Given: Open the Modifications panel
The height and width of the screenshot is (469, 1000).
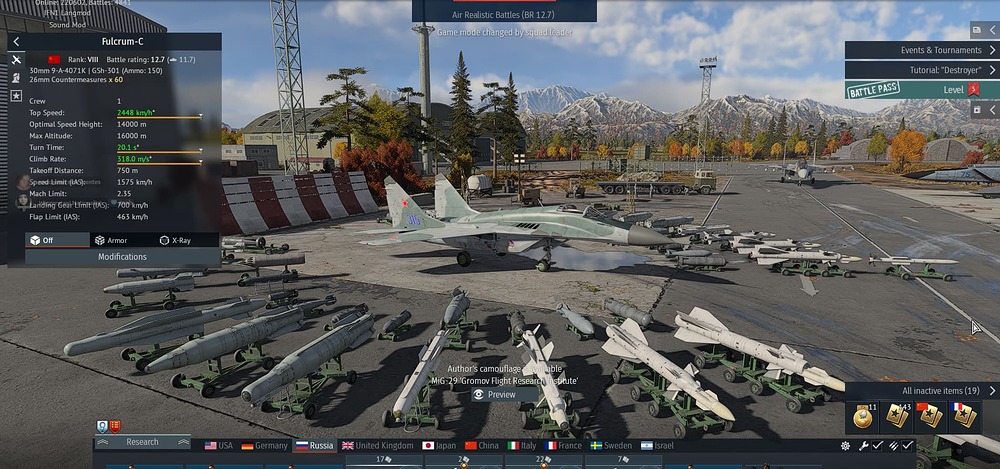Looking at the screenshot, I should tap(122, 256).
